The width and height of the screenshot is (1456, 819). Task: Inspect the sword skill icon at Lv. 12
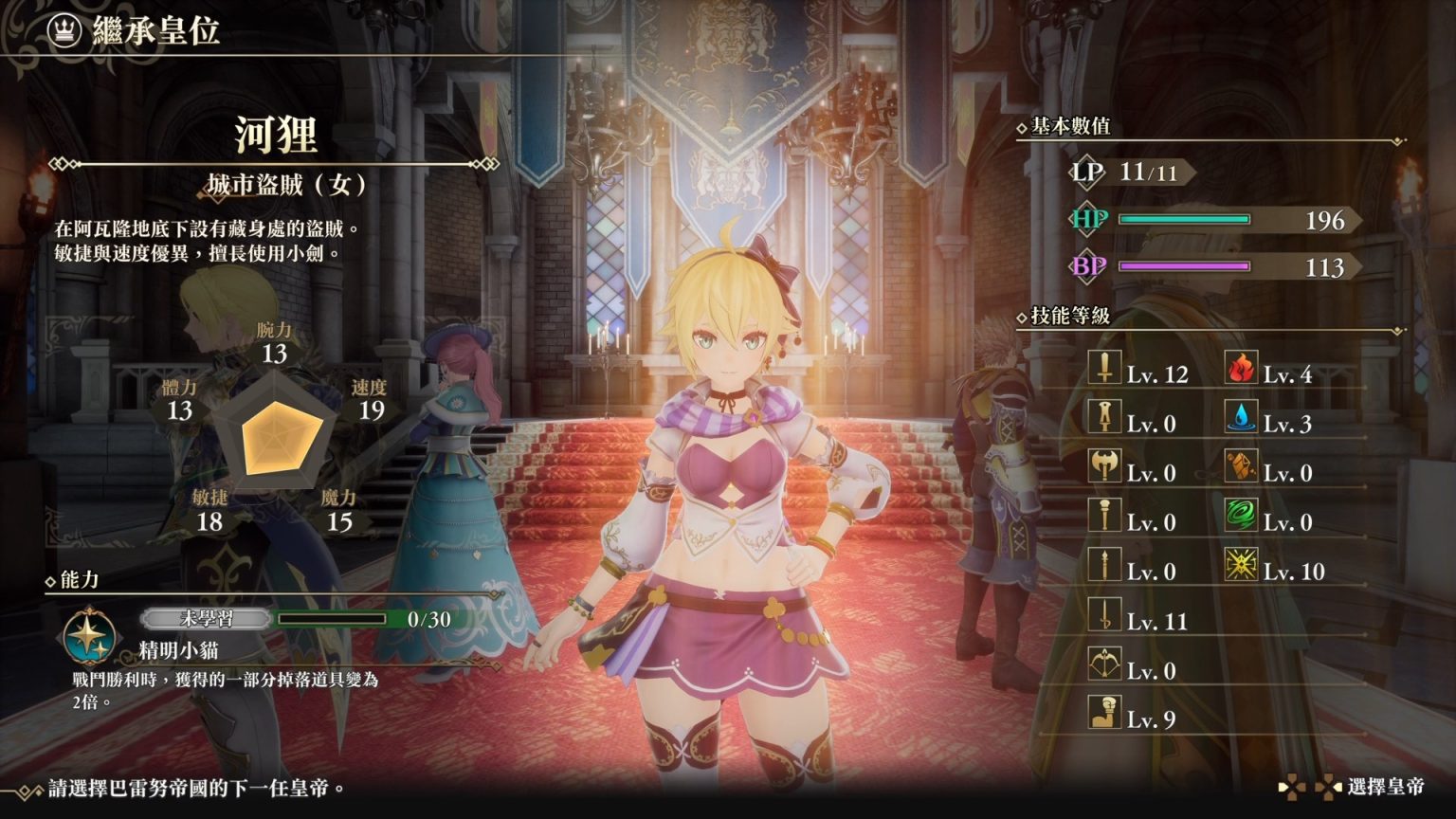(x=1104, y=367)
